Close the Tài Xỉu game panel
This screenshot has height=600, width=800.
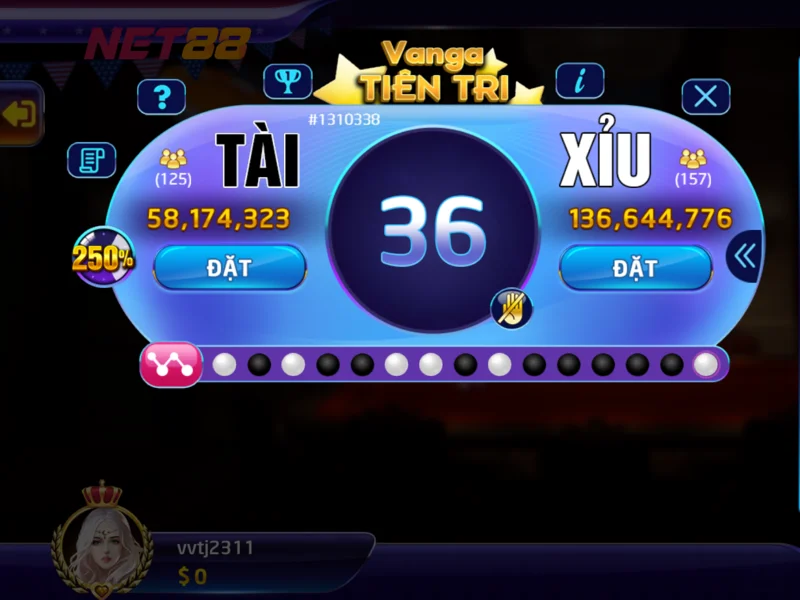(705, 97)
